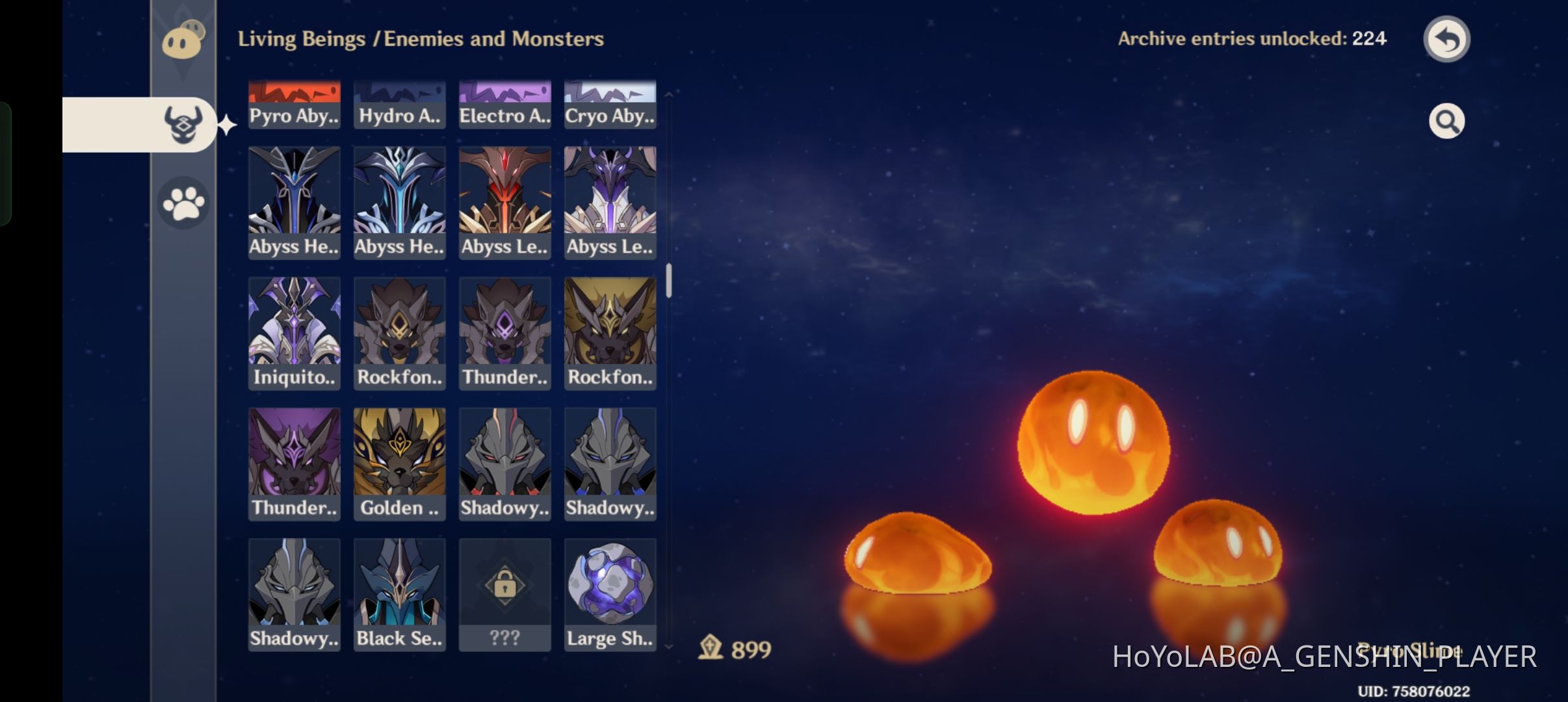Open the Black Serpent Knight entry
Screen dimensions: 1568x702
tap(399, 593)
